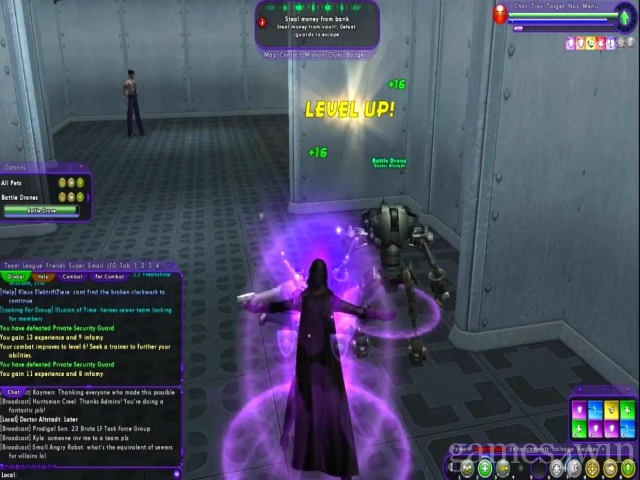Select the lower Chat tab
This screenshot has width=640, height=480.
14,392
